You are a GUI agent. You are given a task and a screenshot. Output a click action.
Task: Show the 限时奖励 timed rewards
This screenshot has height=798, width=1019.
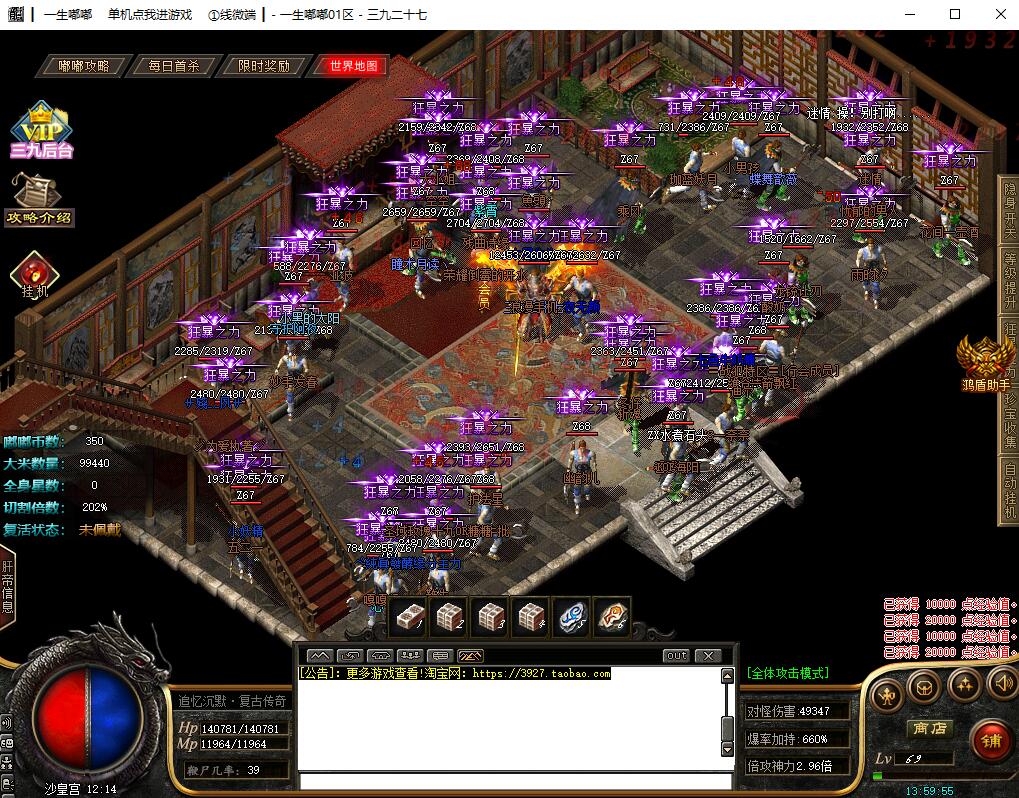pos(264,66)
